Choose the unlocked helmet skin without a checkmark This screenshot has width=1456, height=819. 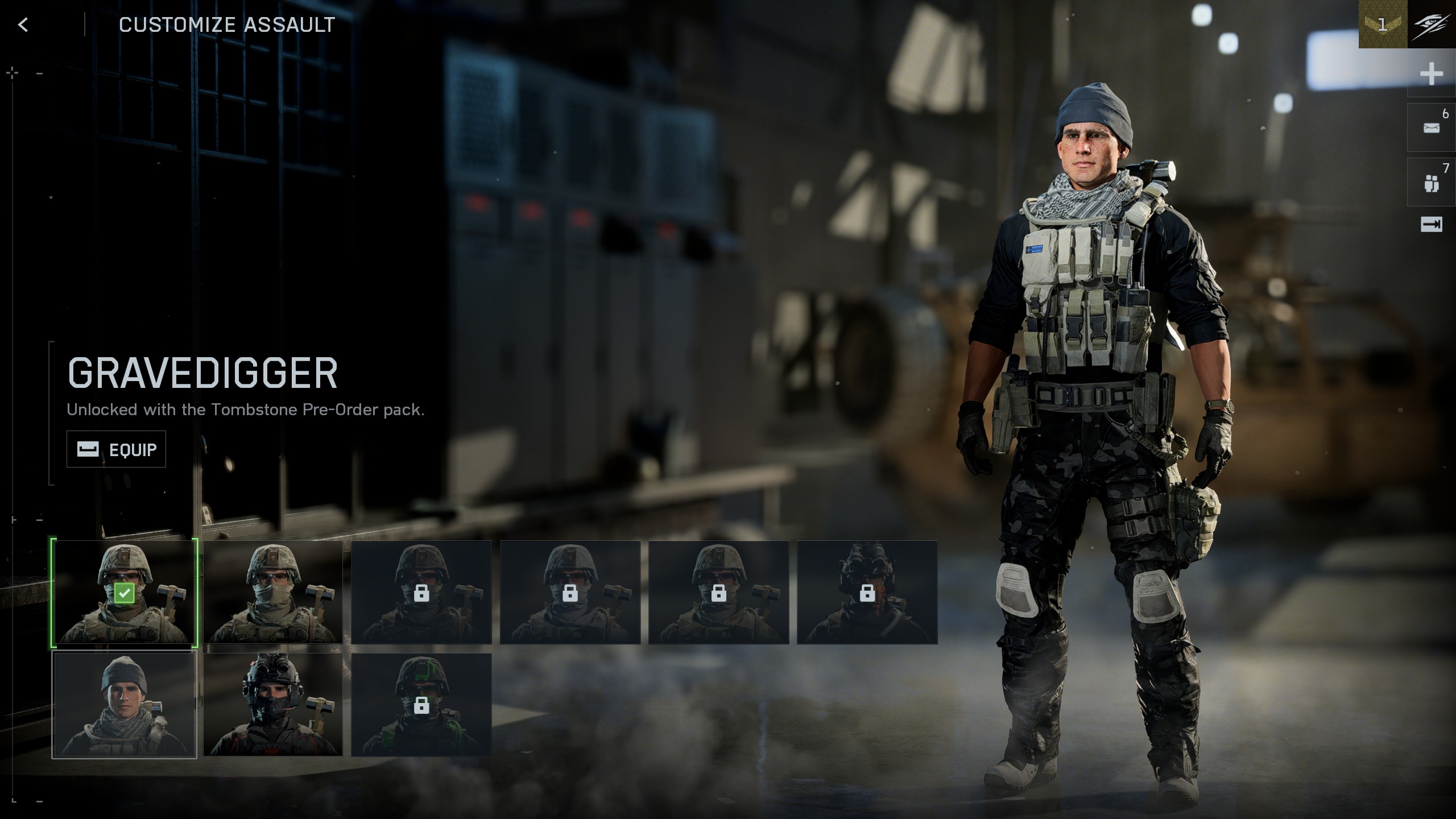(273, 592)
